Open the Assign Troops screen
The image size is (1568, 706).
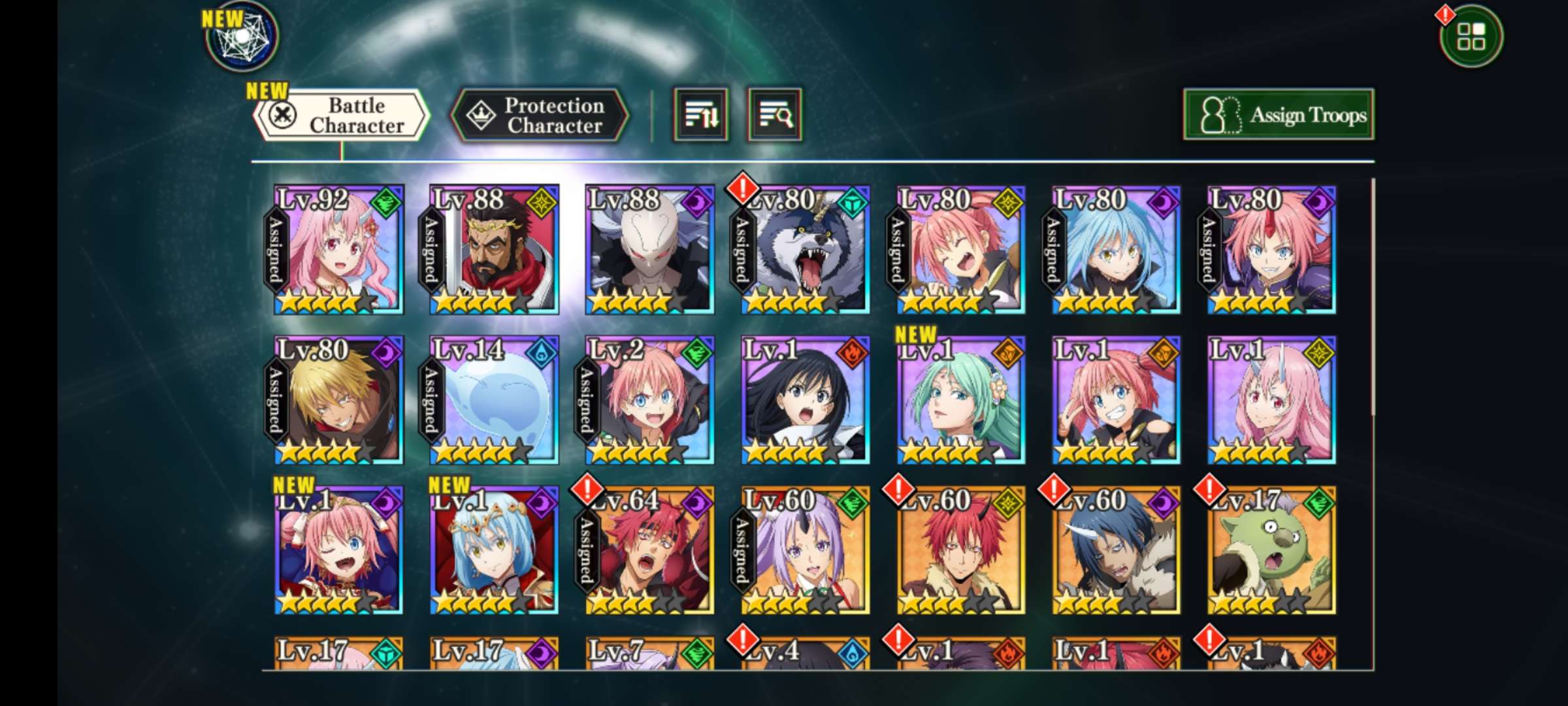1278,116
